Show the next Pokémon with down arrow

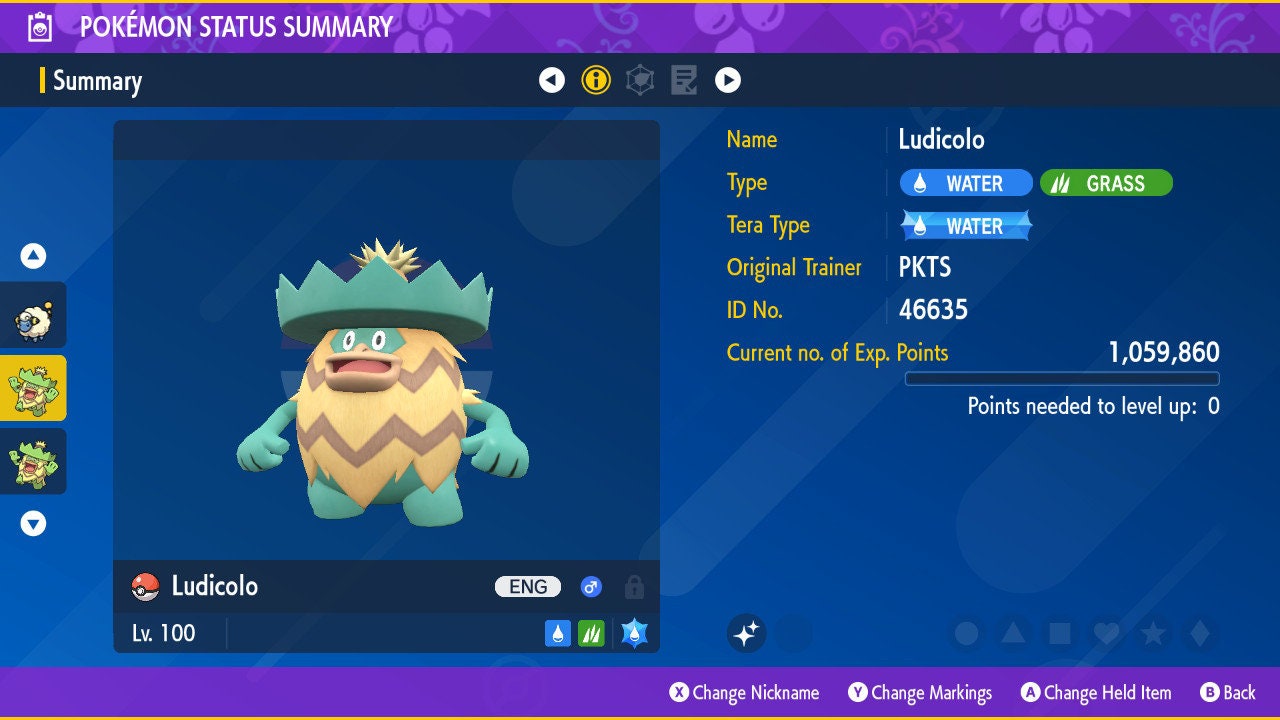tap(33, 523)
